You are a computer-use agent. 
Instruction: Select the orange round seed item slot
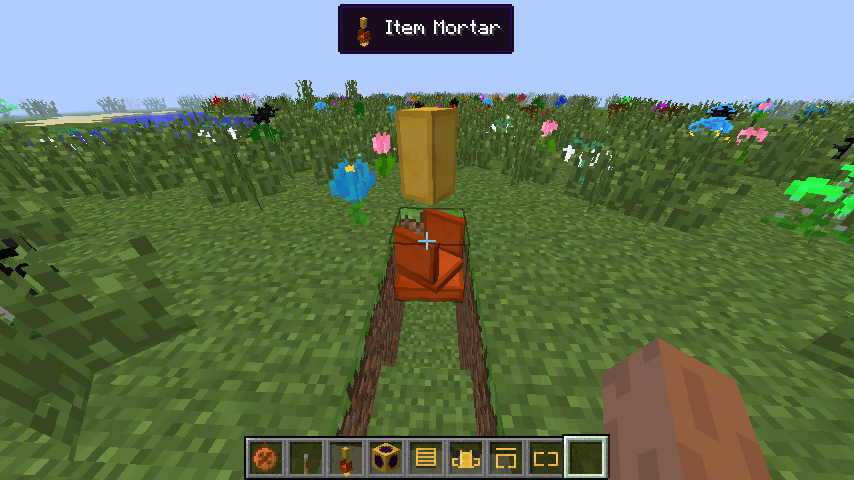[266, 459]
